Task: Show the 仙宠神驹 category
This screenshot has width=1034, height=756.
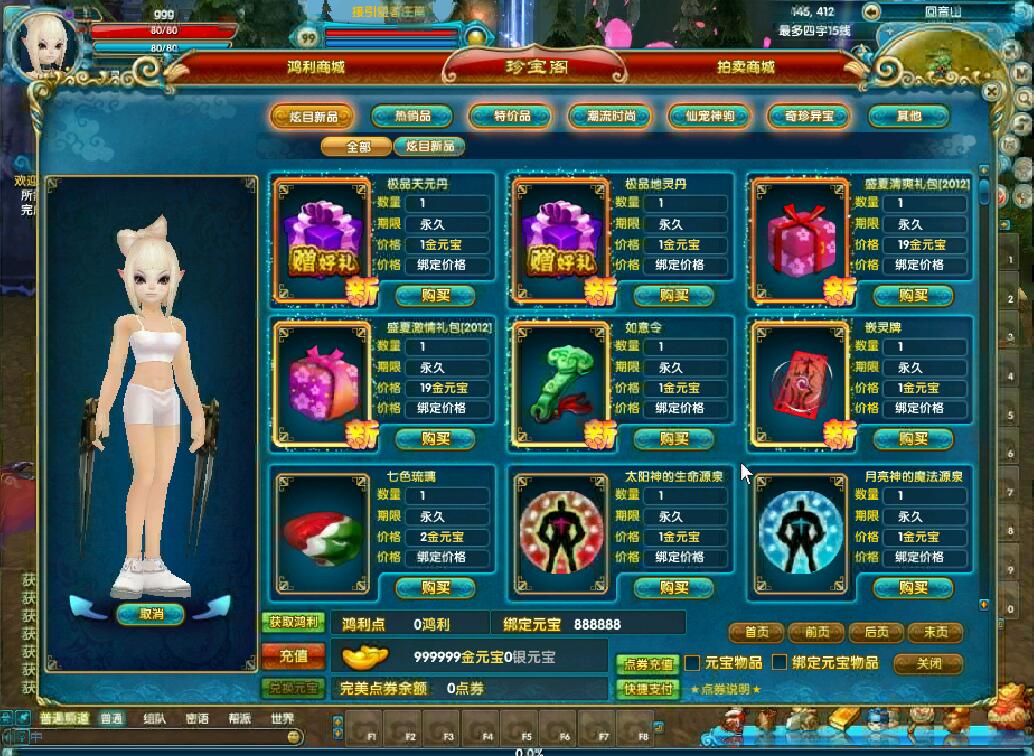Action: pyautogui.click(x=709, y=116)
